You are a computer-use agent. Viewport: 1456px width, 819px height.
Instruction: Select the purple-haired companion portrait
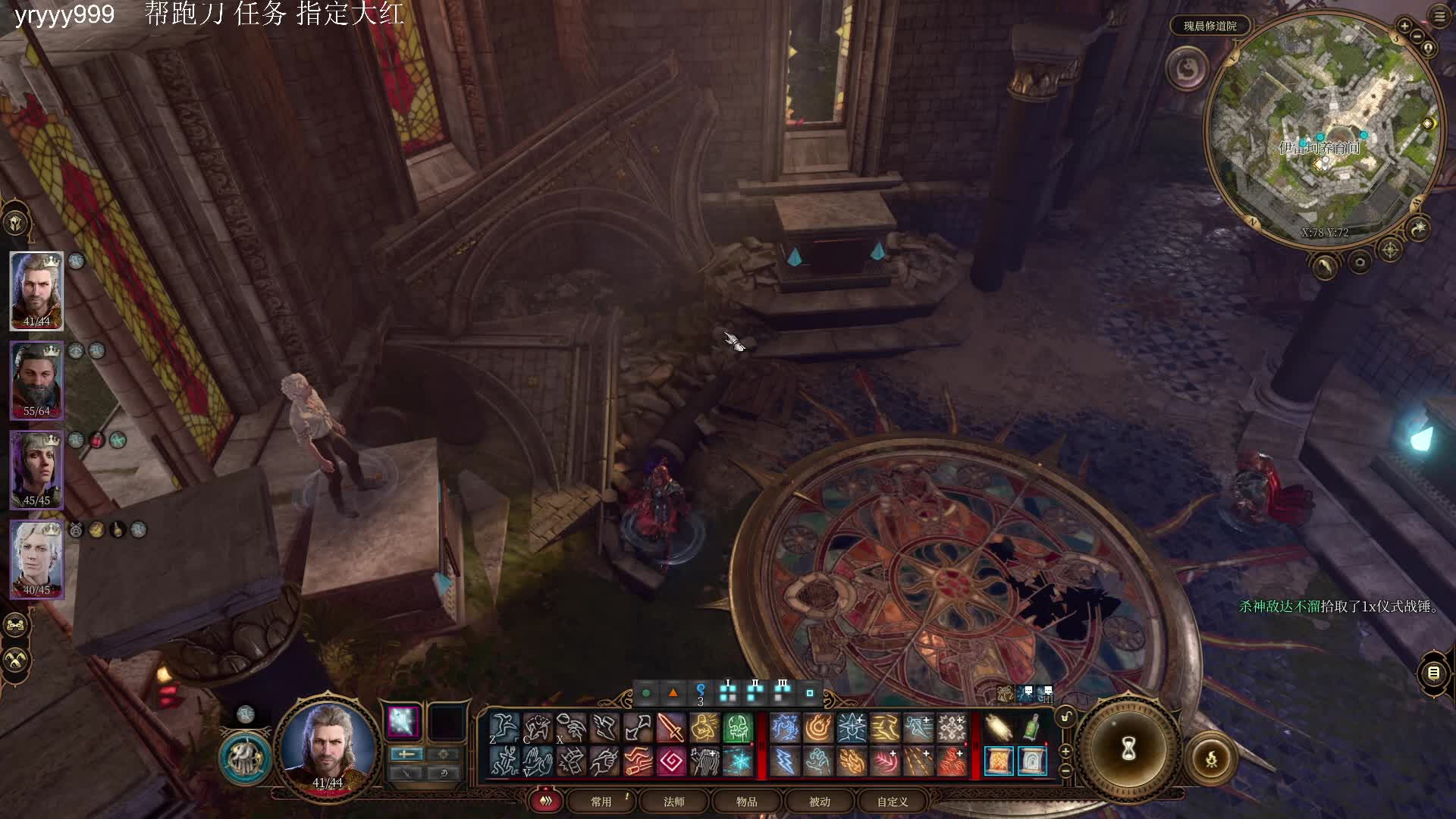36,469
